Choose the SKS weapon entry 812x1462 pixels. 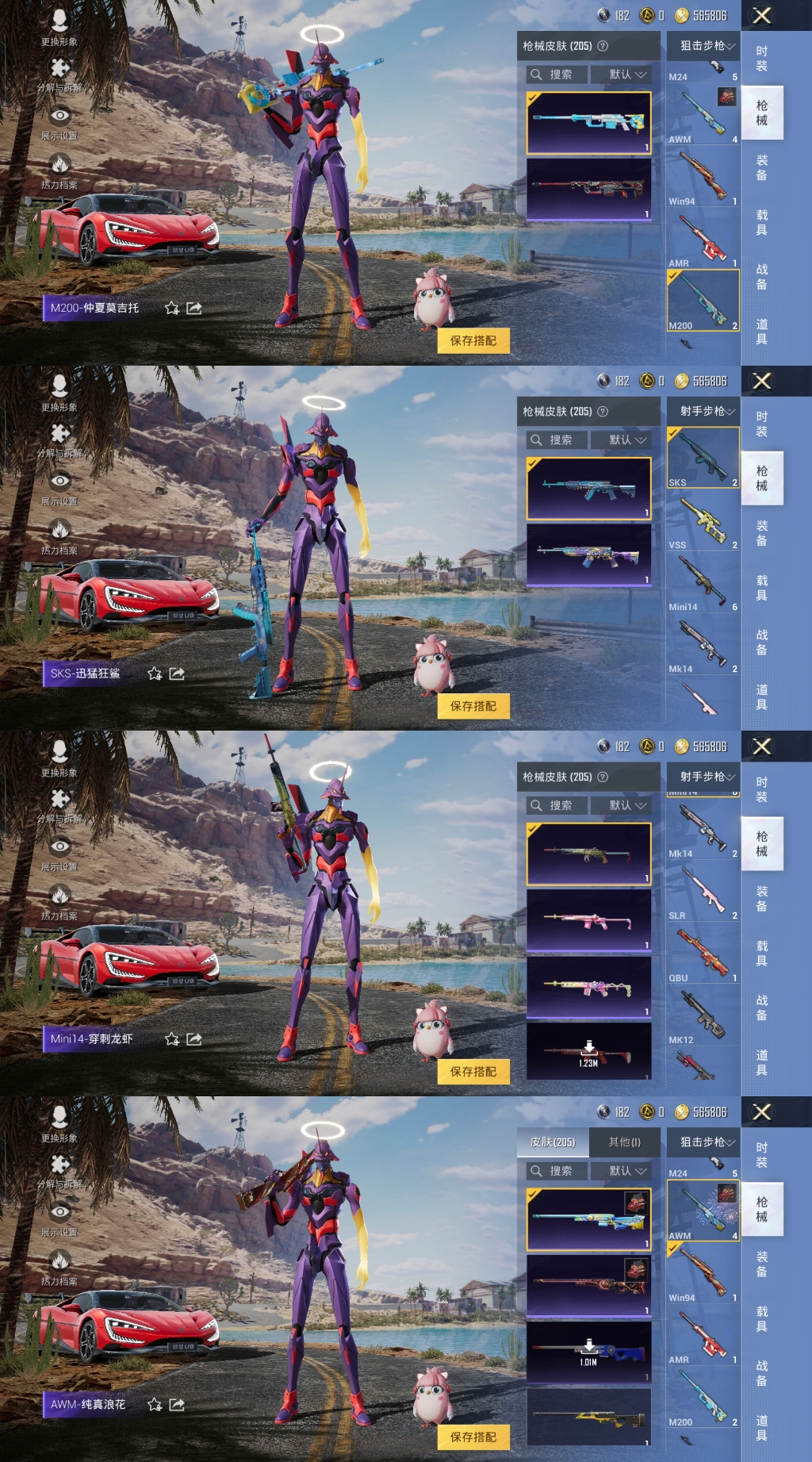coord(703,459)
